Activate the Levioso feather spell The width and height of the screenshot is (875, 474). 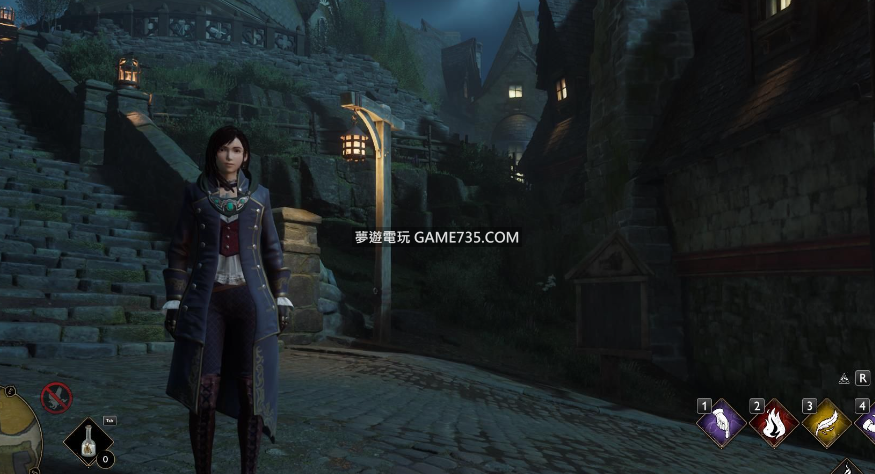[826, 424]
